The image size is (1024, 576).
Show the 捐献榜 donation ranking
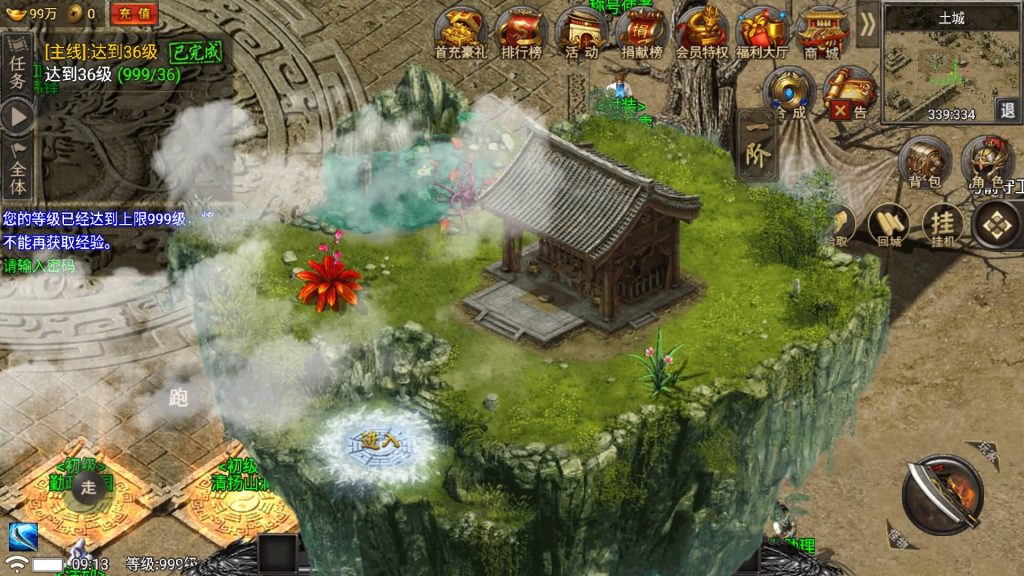tap(641, 32)
